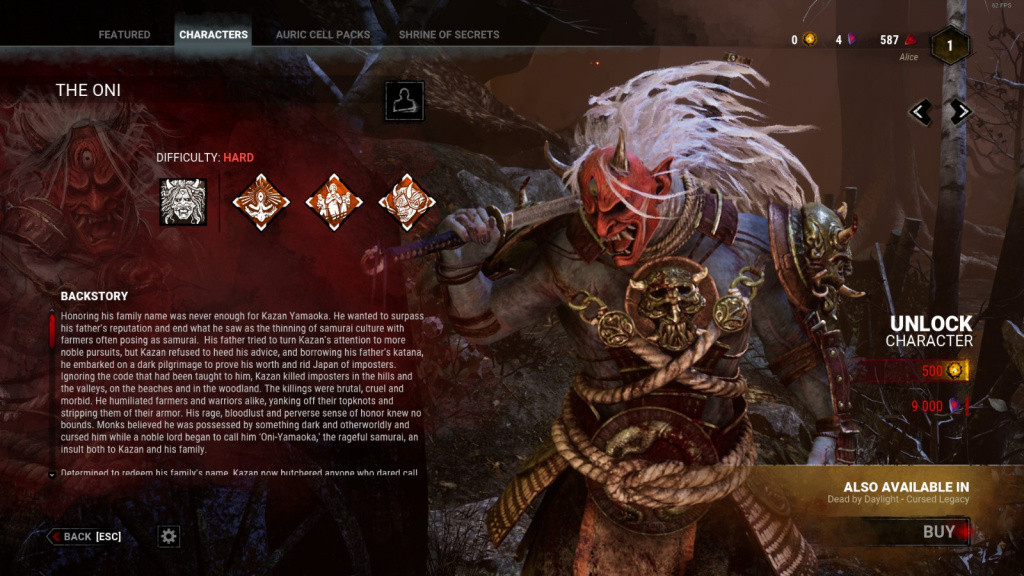
Task: Open the player level 1 badge
Action: [x=950, y=44]
